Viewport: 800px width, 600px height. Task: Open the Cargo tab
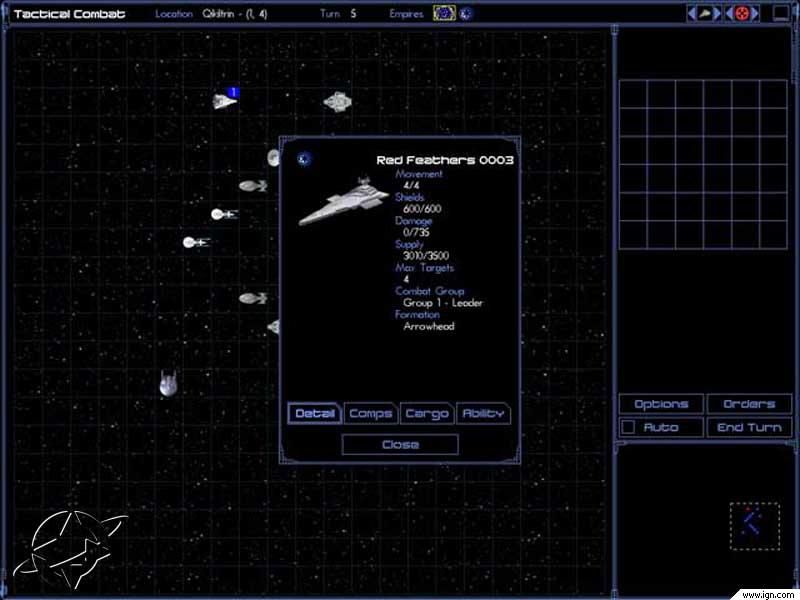(x=427, y=414)
